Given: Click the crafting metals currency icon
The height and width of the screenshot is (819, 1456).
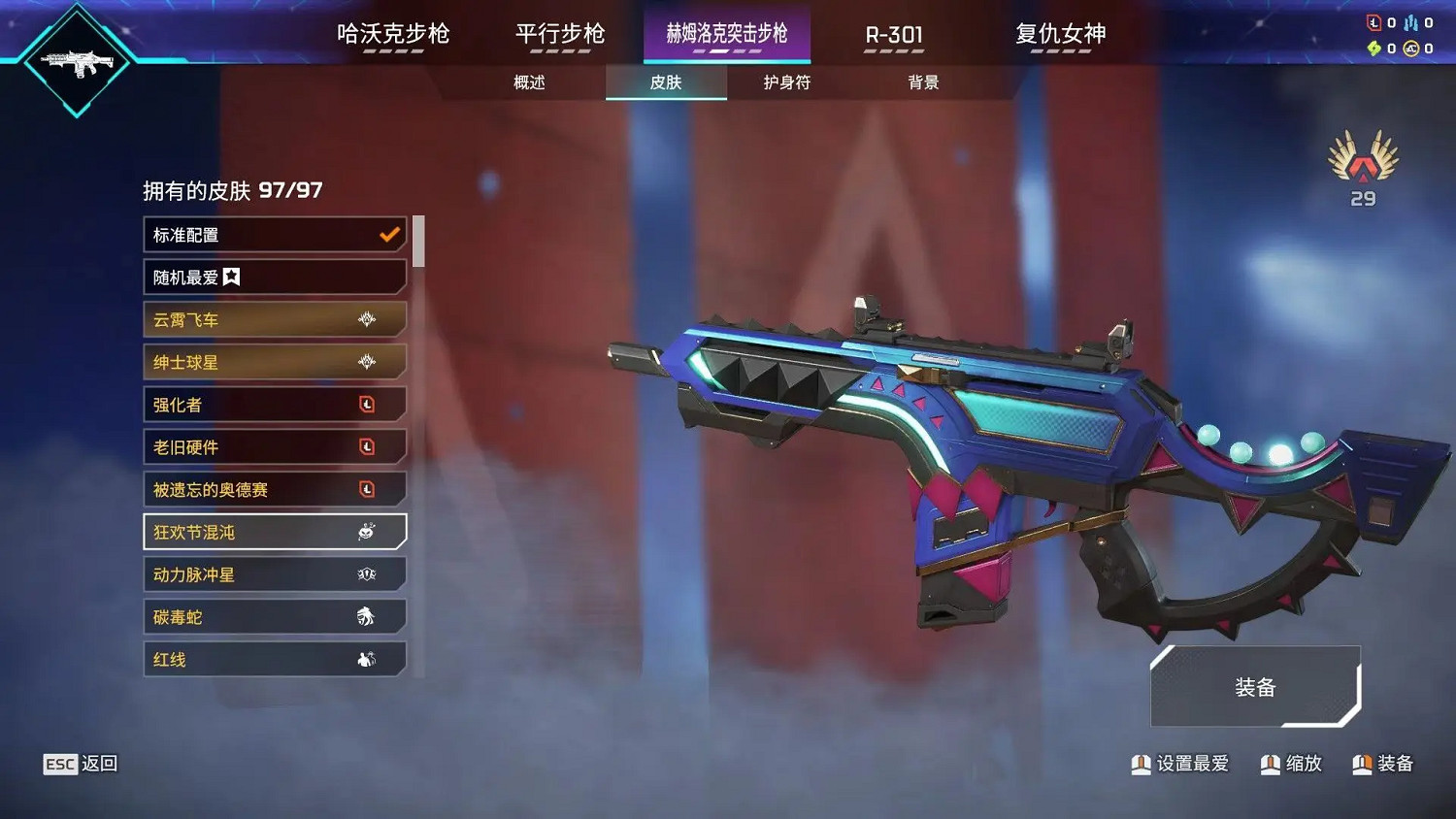Looking at the screenshot, I should (x=1410, y=22).
